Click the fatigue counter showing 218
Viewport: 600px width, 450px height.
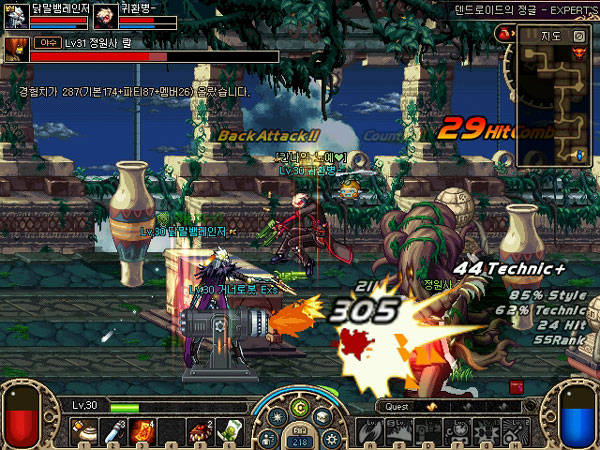(x=299, y=440)
